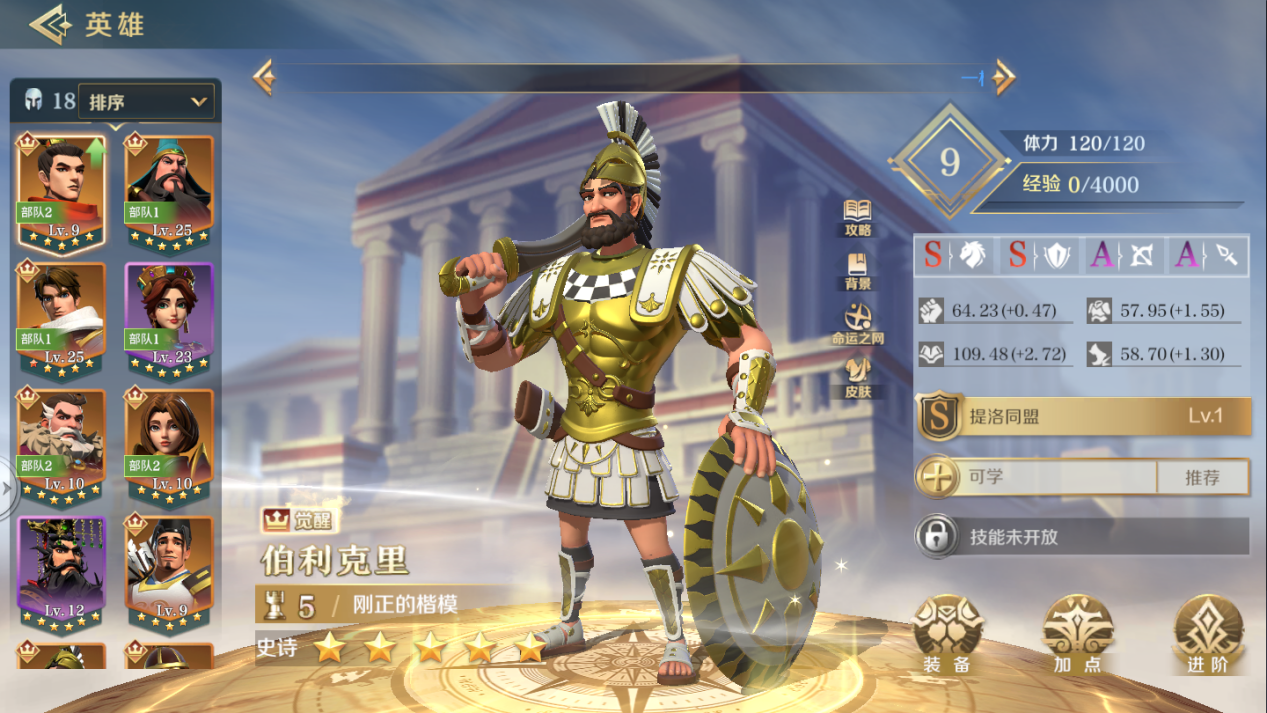Choose the crowned woman hero Lv.23 portrait
Screen dimensions: 1267x713
point(169,317)
